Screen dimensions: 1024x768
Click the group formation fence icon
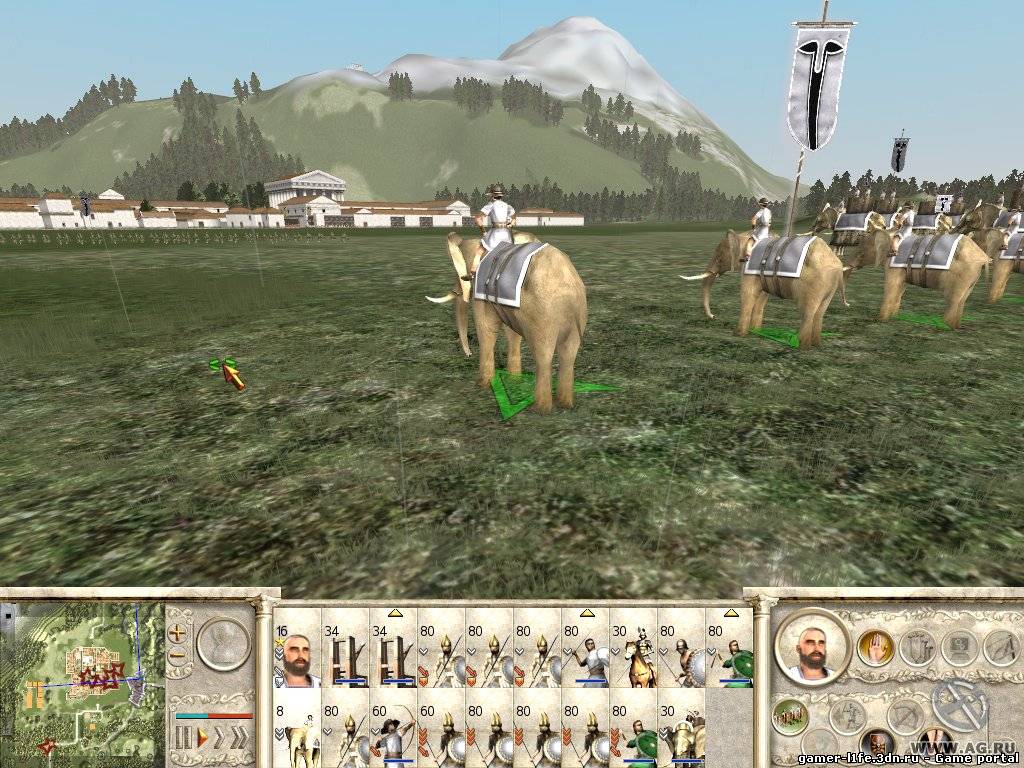click(x=790, y=717)
